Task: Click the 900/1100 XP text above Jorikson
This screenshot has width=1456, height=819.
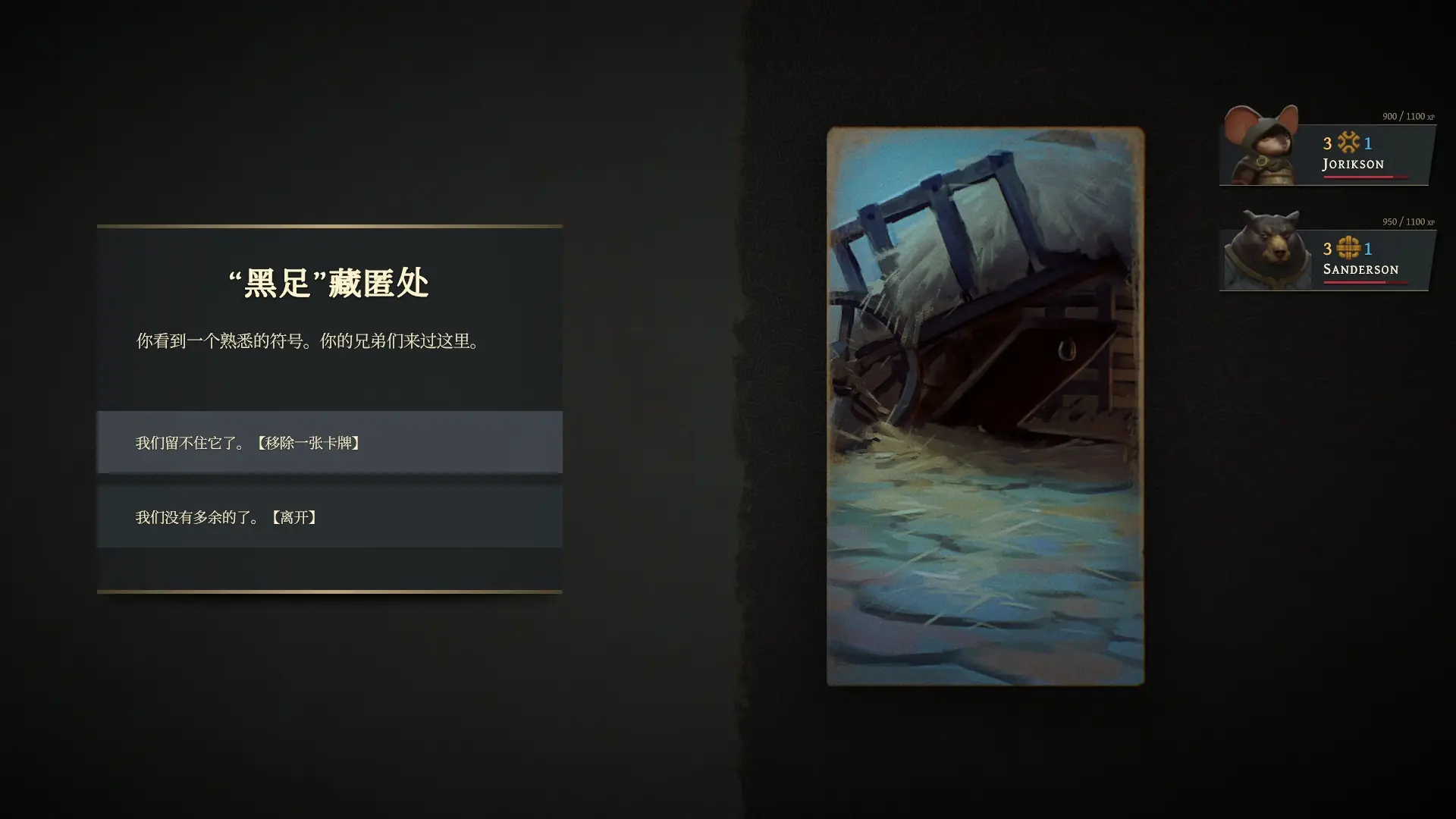Action: (x=1407, y=118)
